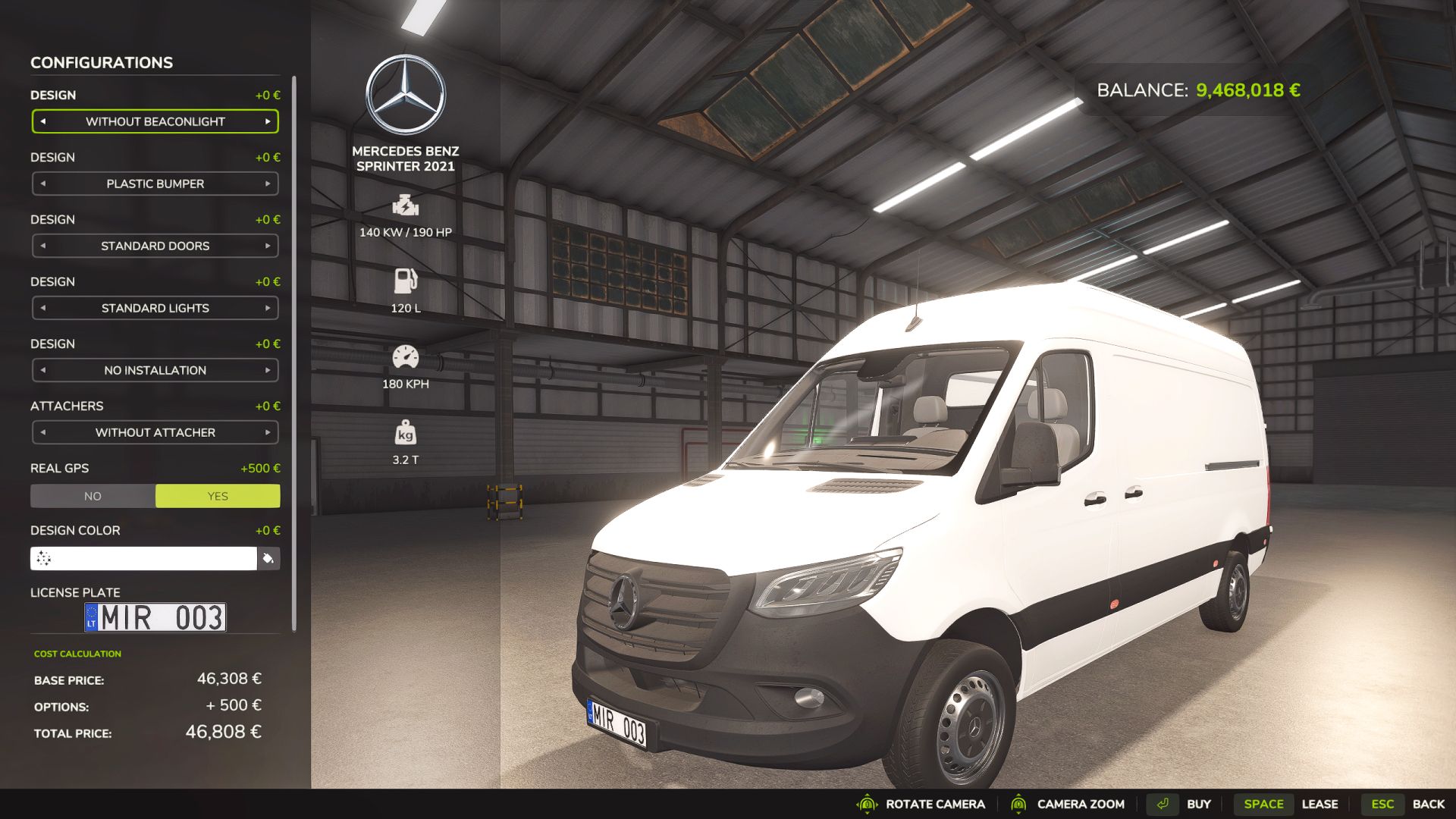Open the Configurations heading panel

pyautogui.click(x=101, y=63)
